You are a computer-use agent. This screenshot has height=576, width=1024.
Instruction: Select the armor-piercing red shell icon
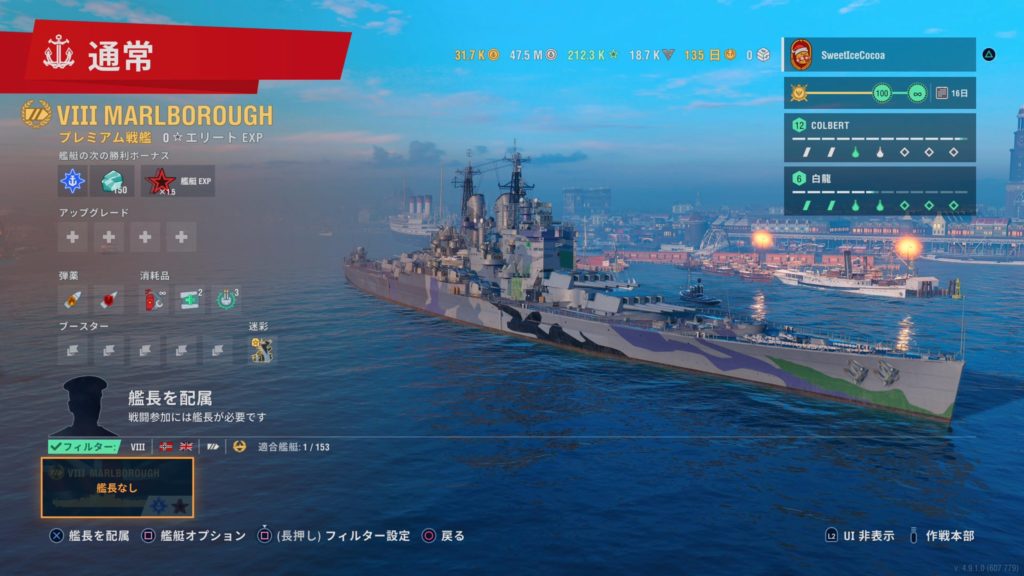click(x=108, y=299)
